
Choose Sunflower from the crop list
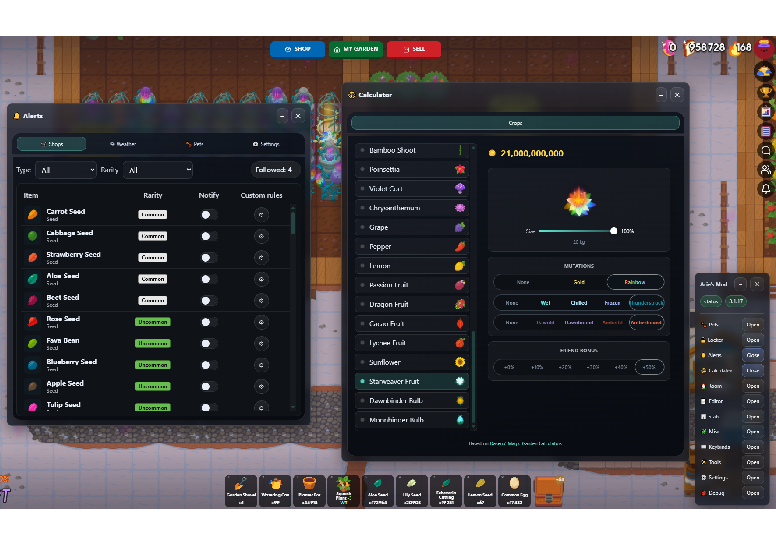412,362
